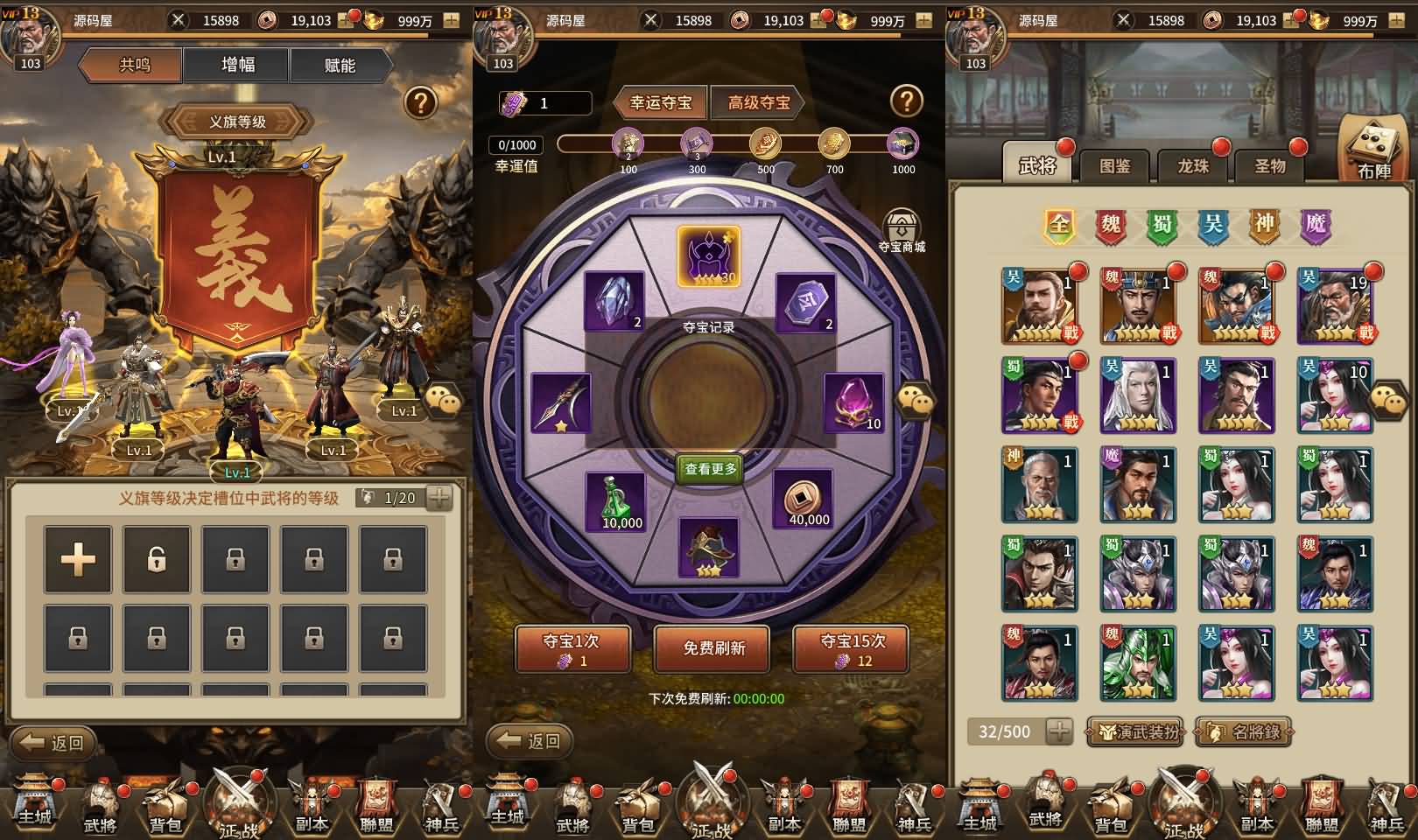Open the 夺宝商城 shop
Image resolution: width=1418 pixels, height=840 pixels.
(x=902, y=230)
